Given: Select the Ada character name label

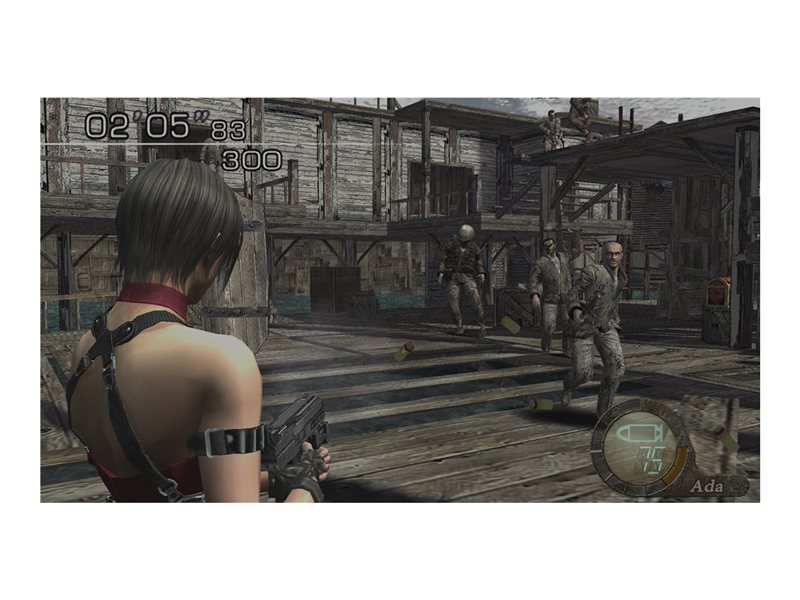Looking at the screenshot, I should (x=704, y=486).
